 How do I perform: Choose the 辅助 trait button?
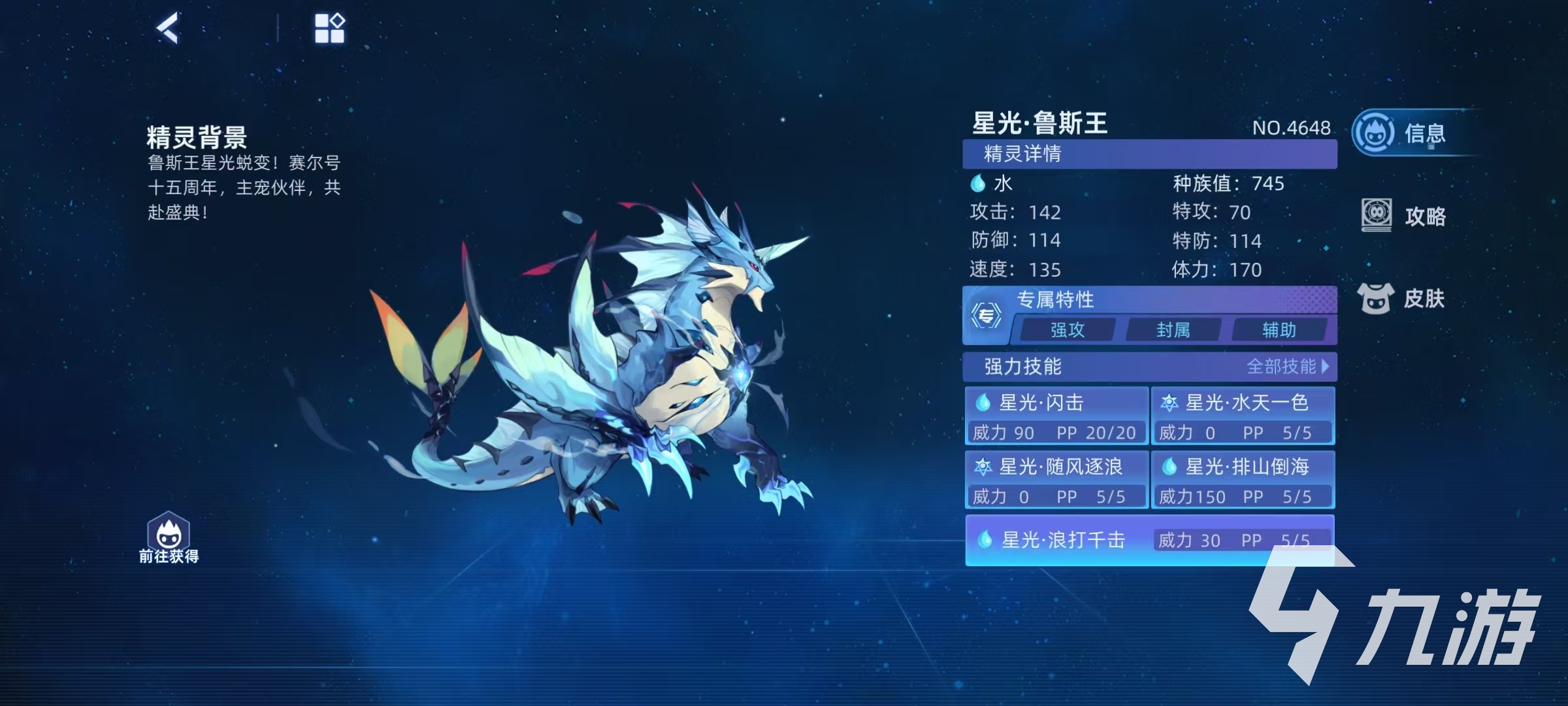pyautogui.click(x=1279, y=330)
